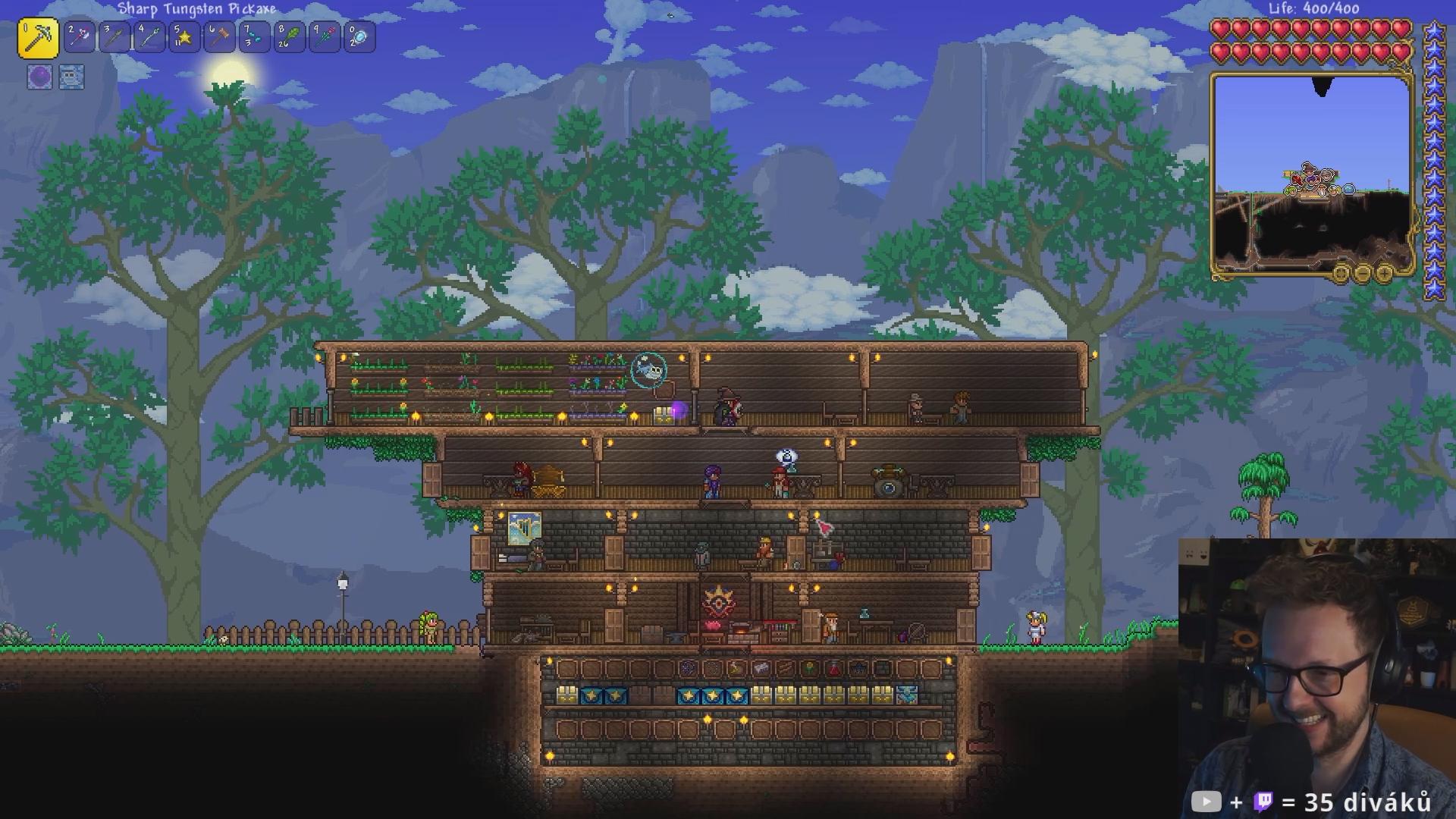Select the green leaf item in slot 8
This screenshot has width=1456, height=819.
290,37
